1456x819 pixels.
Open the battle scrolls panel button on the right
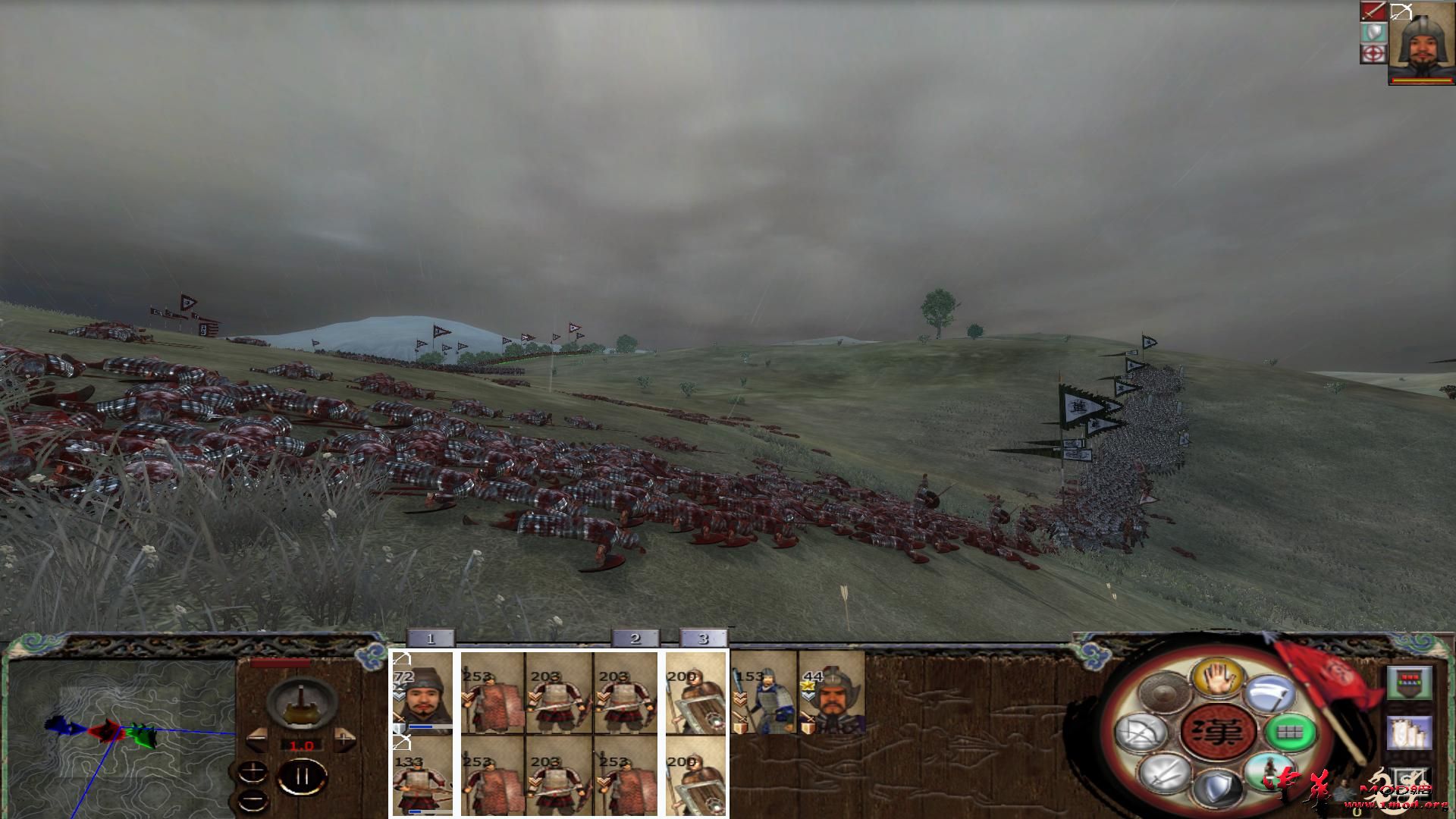[1408, 733]
